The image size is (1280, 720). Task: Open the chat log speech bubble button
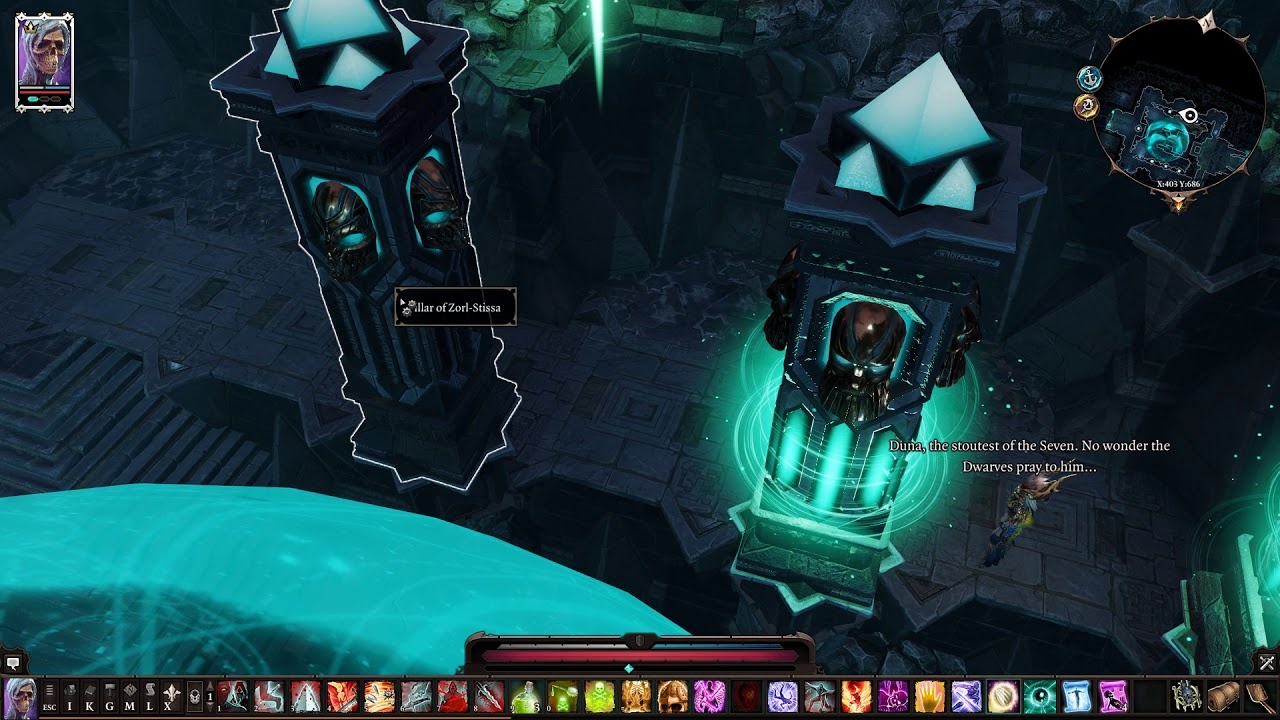point(13,662)
